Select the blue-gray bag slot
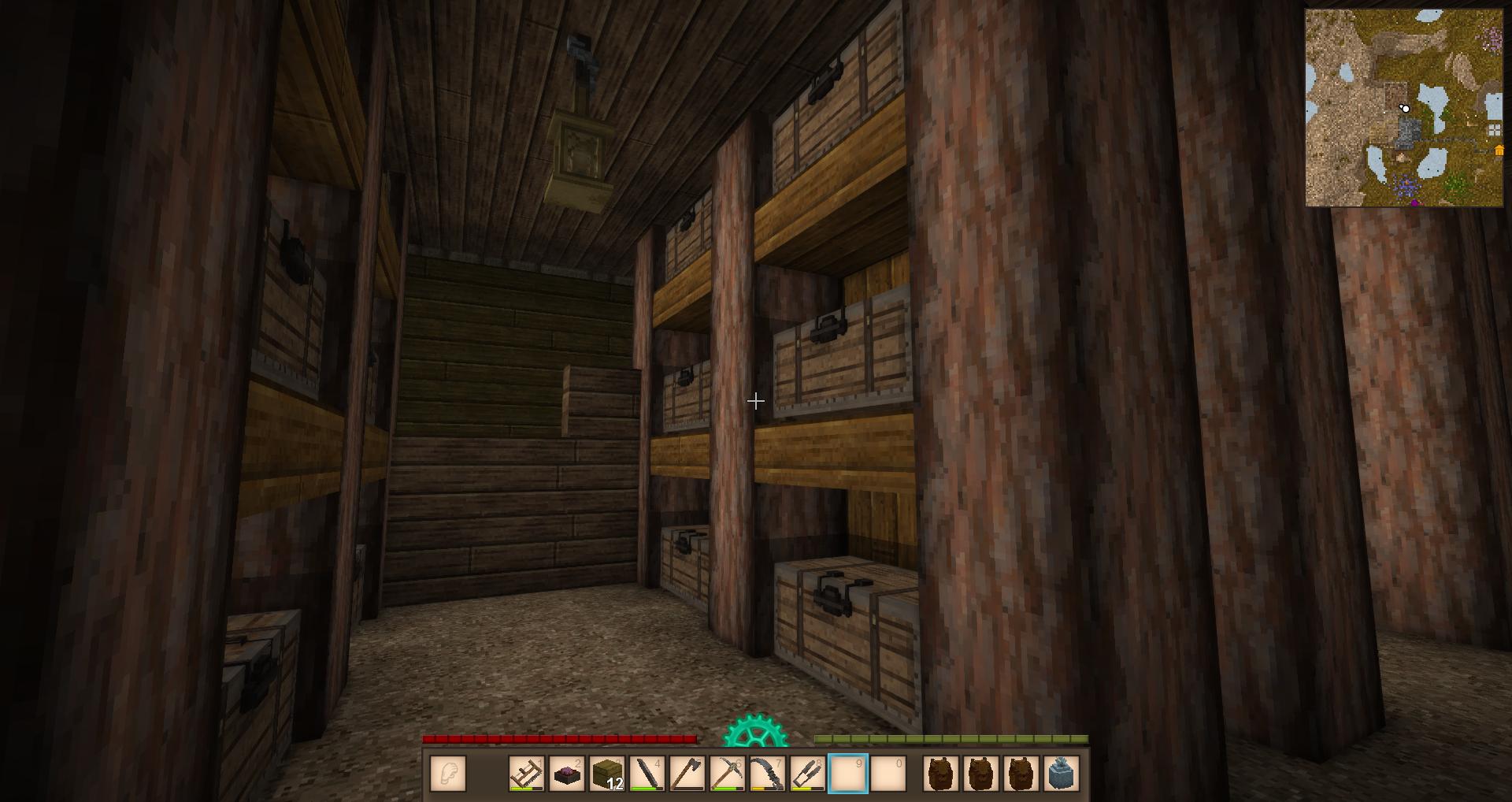The image size is (1512, 802). [1062, 774]
